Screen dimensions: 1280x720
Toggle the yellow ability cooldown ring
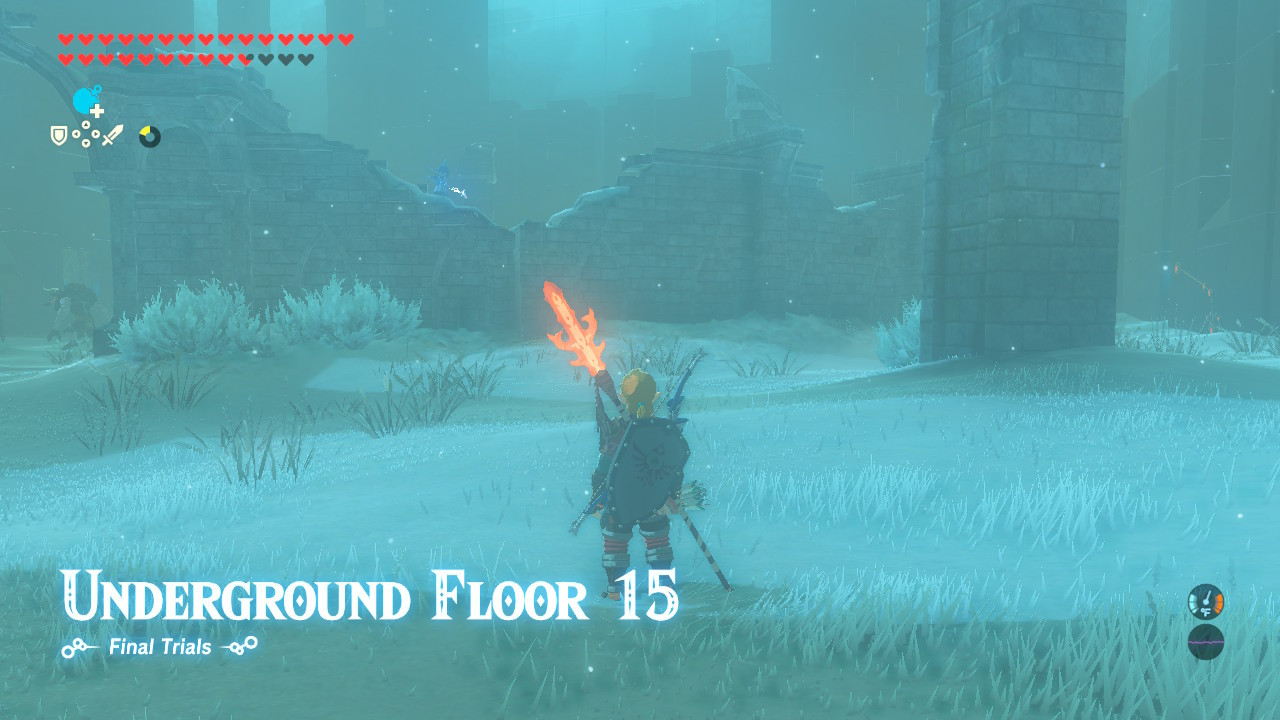tap(149, 135)
